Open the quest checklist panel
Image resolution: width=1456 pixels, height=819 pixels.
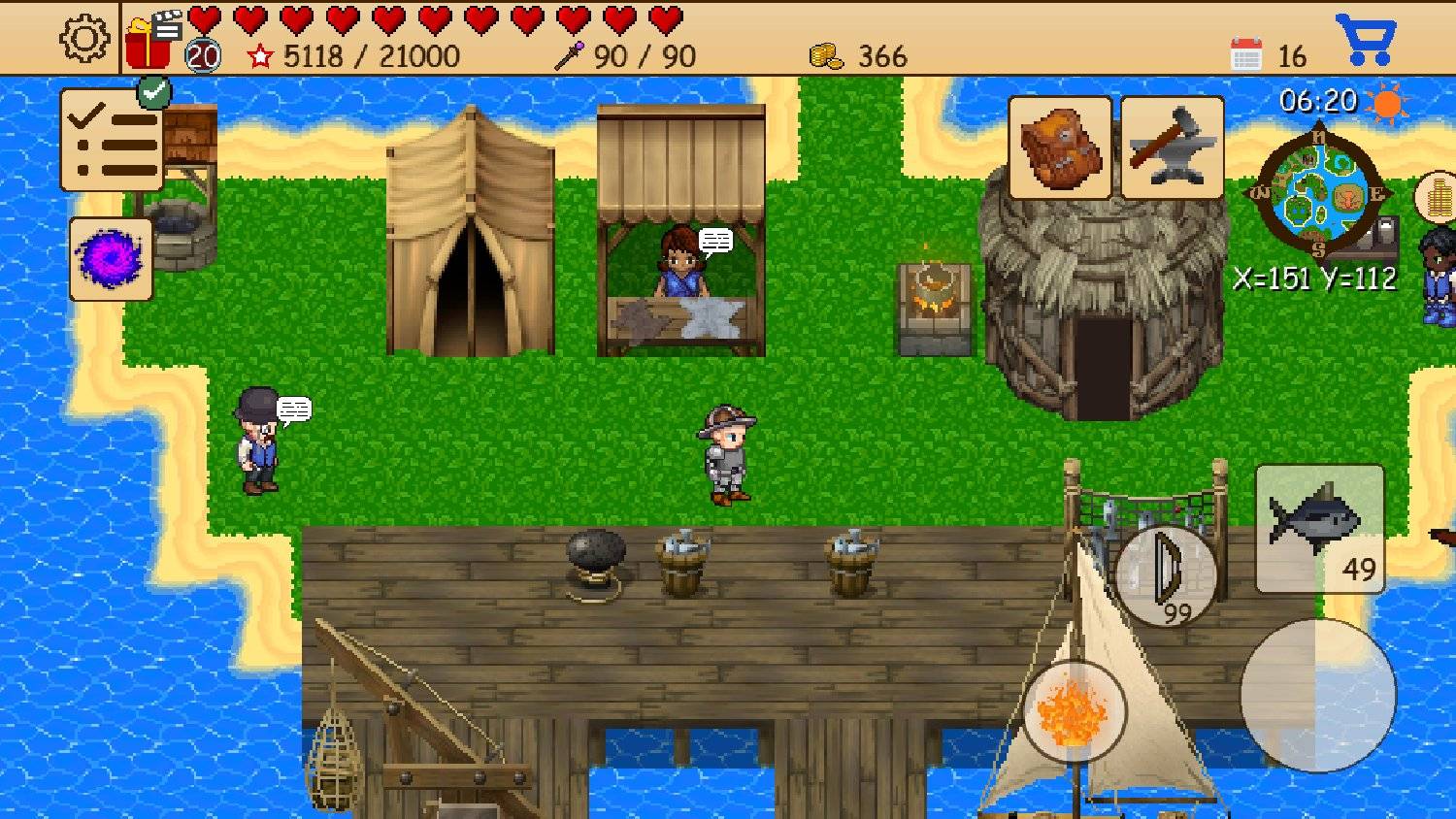click(110, 141)
